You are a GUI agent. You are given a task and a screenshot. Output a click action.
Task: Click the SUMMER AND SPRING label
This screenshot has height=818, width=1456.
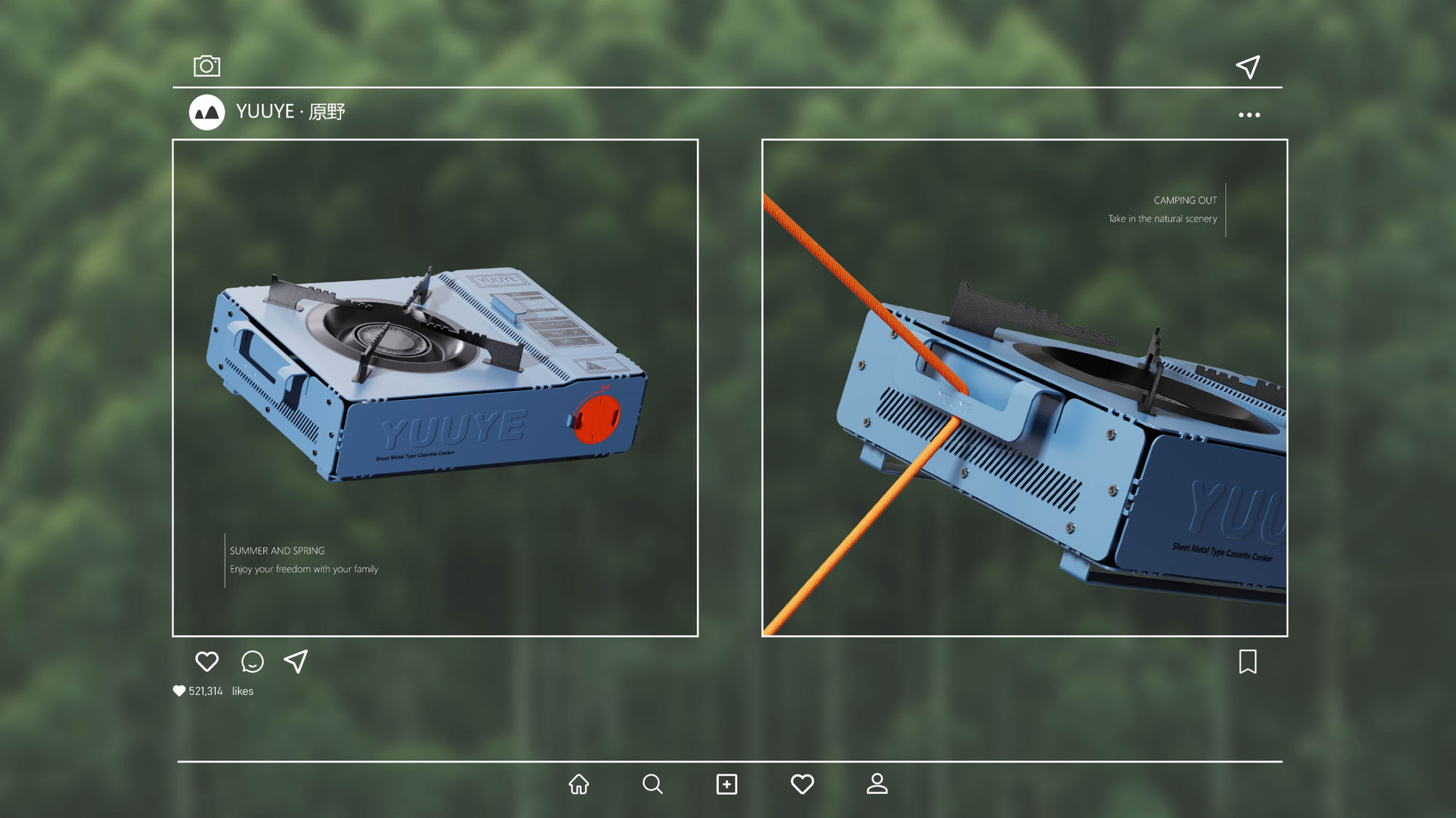(279, 550)
